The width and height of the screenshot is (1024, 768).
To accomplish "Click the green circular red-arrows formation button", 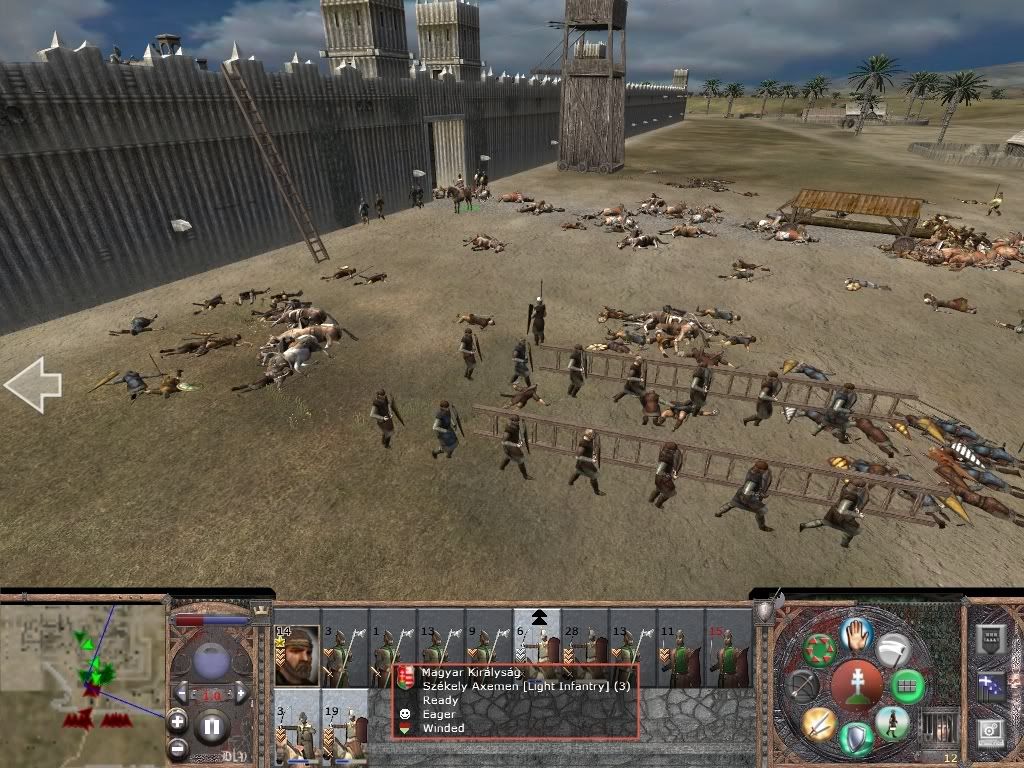I will coord(819,650).
